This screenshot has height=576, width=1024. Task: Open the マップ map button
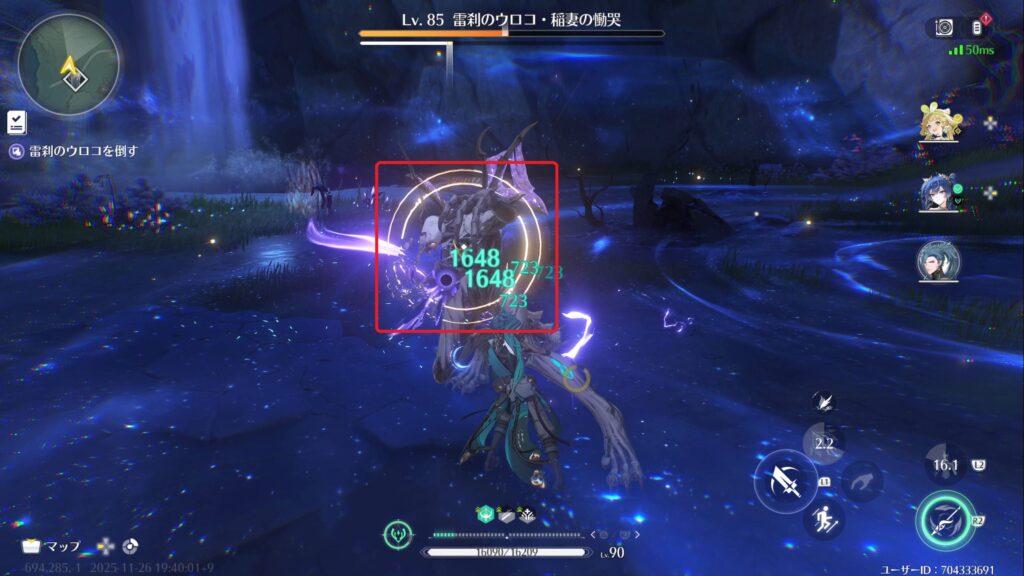[x=53, y=546]
